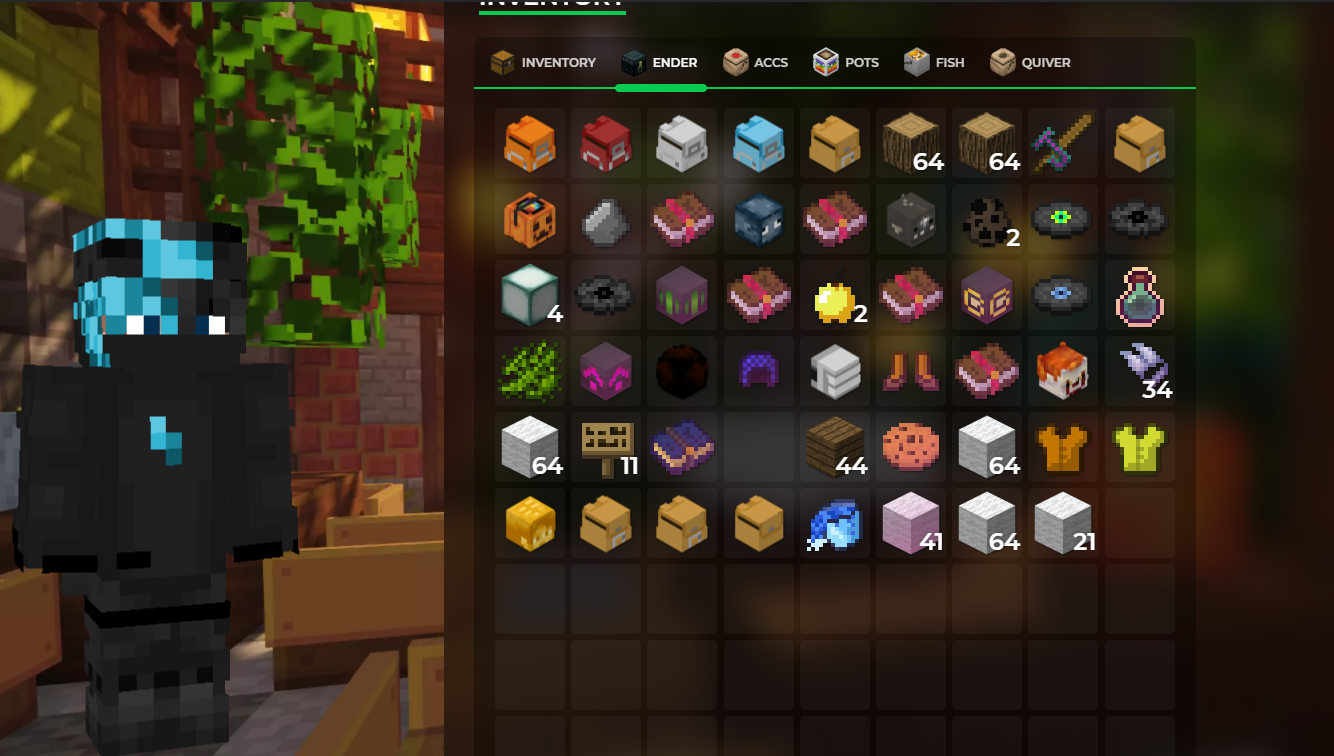This screenshot has height=756, width=1334.
Task: Select the QUIVER tab
Action: 1030,62
